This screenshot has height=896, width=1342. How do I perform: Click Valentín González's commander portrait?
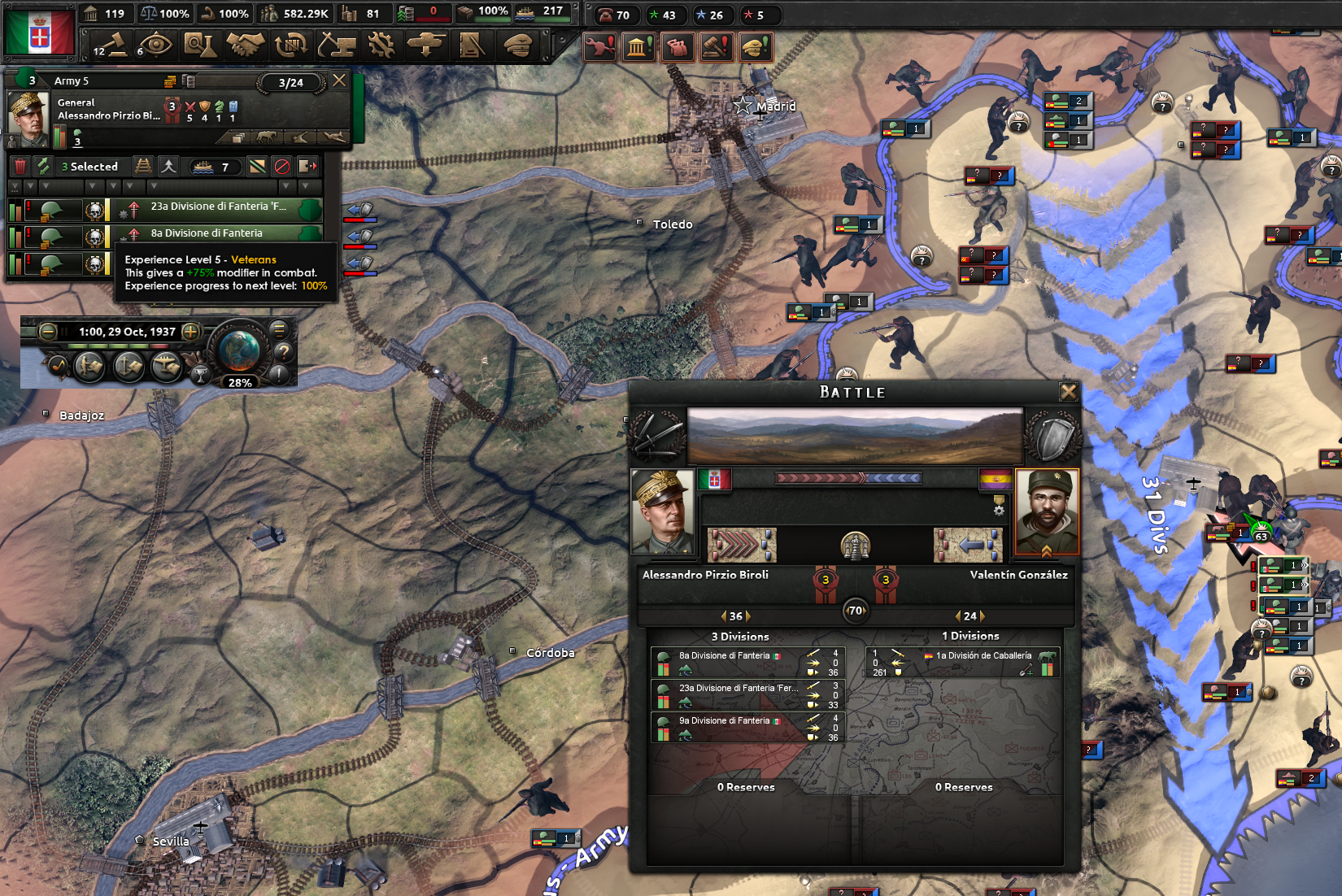(x=1047, y=512)
